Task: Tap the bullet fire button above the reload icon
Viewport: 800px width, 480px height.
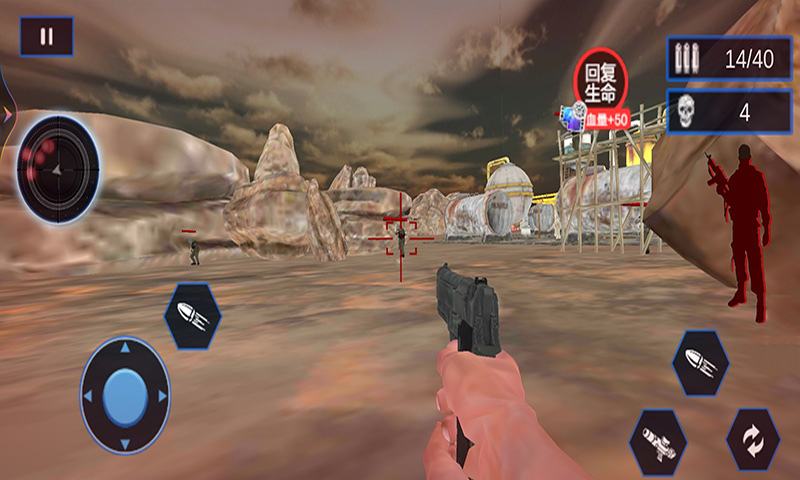Action: 700,363
